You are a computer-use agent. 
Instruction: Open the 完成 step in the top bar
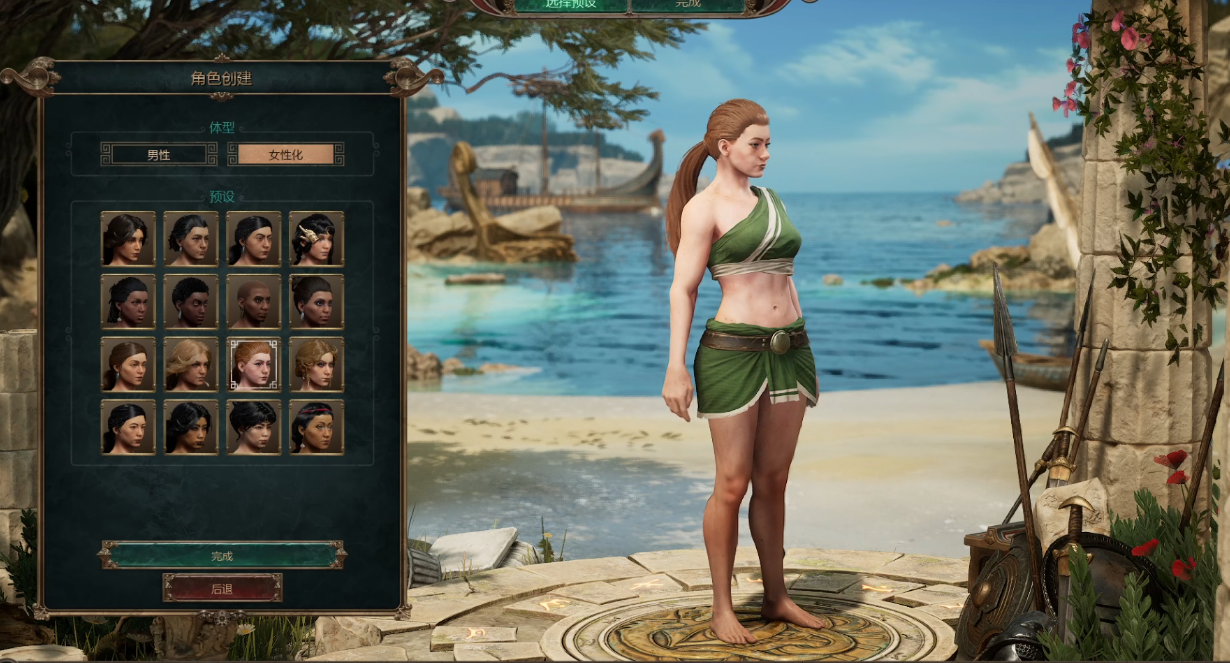point(688,4)
